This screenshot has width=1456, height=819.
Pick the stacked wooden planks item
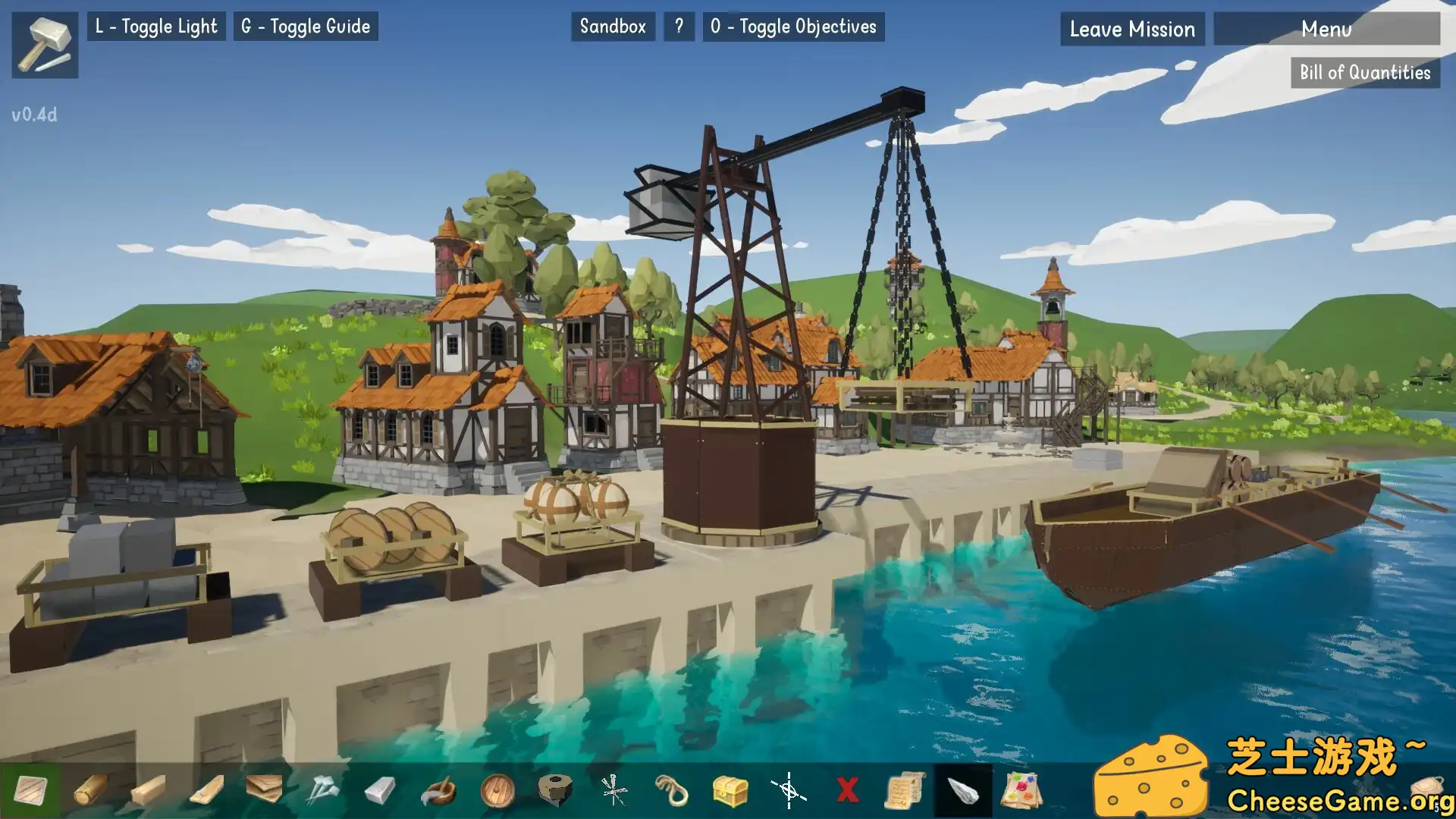pyautogui.click(x=264, y=789)
